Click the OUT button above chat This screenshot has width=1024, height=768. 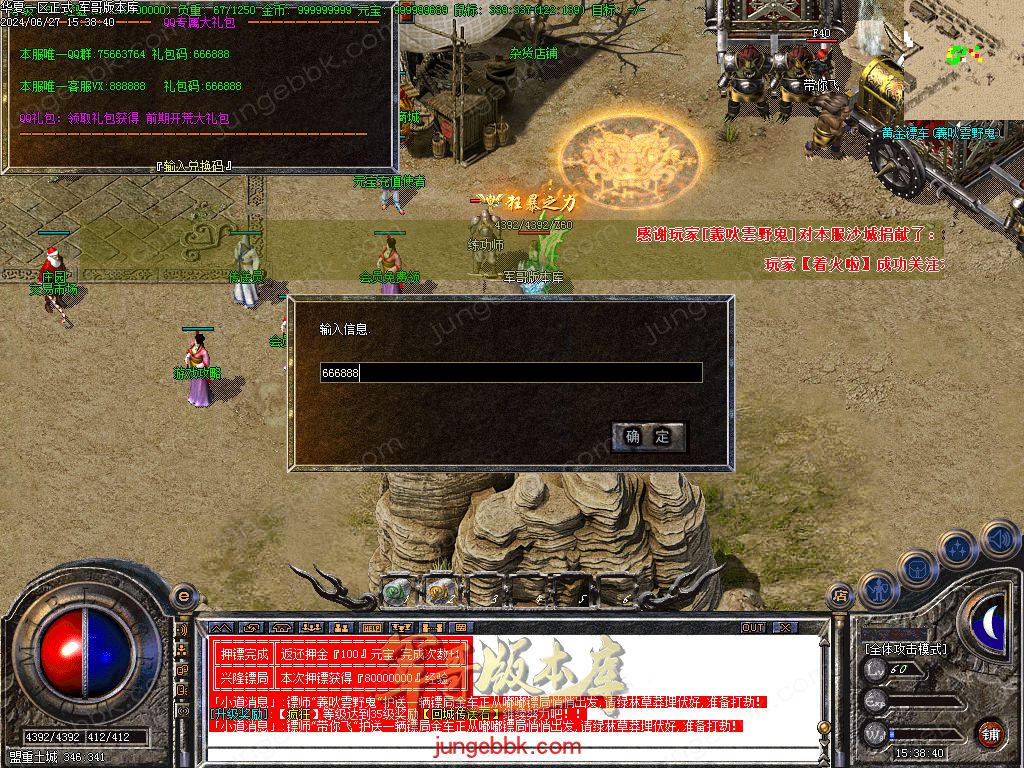pos(753,627)
